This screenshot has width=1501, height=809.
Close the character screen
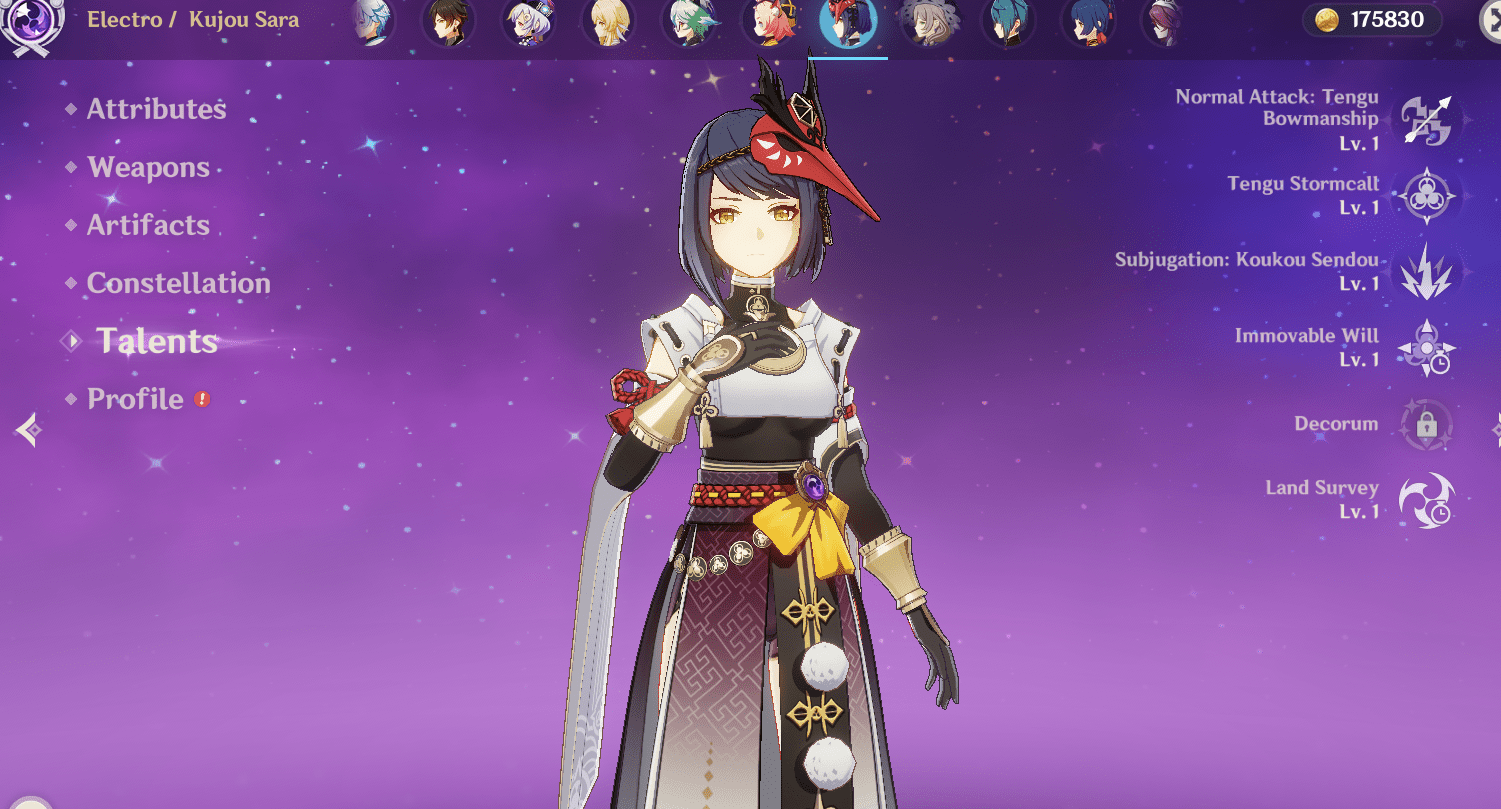pyautogui.click(x=1490, y=22)
